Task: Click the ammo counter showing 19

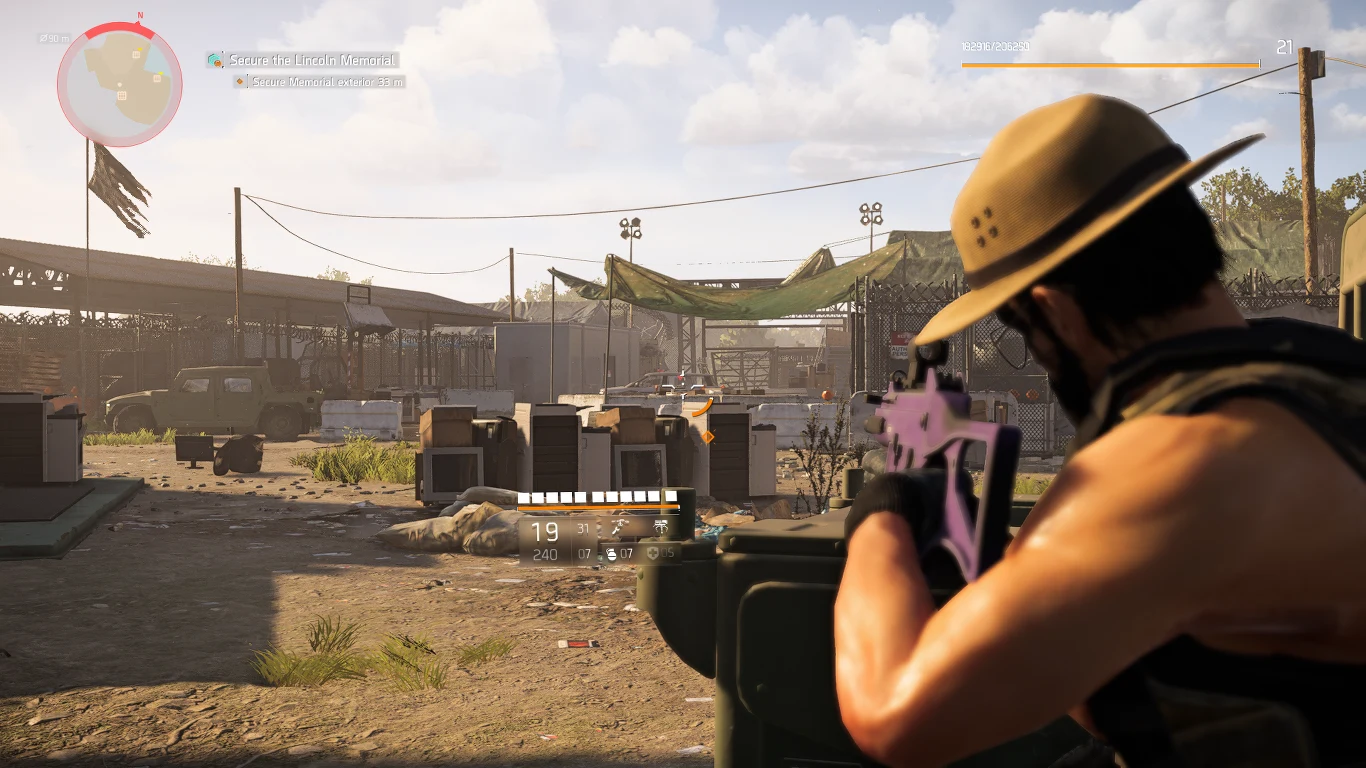Action: (x=544, y=531)
